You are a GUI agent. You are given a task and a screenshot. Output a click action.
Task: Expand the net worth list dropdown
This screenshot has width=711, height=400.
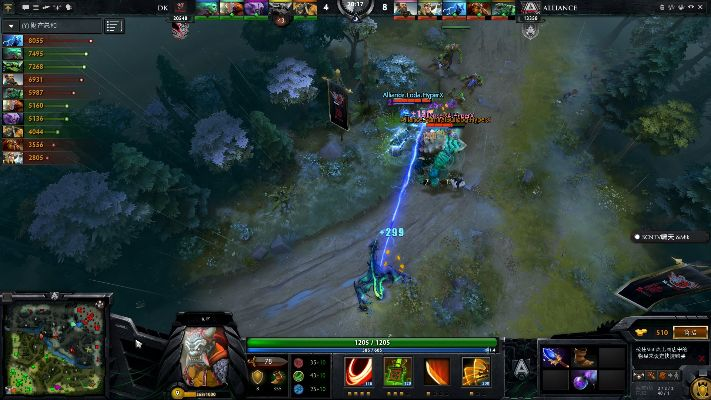(x=11, y=25)
